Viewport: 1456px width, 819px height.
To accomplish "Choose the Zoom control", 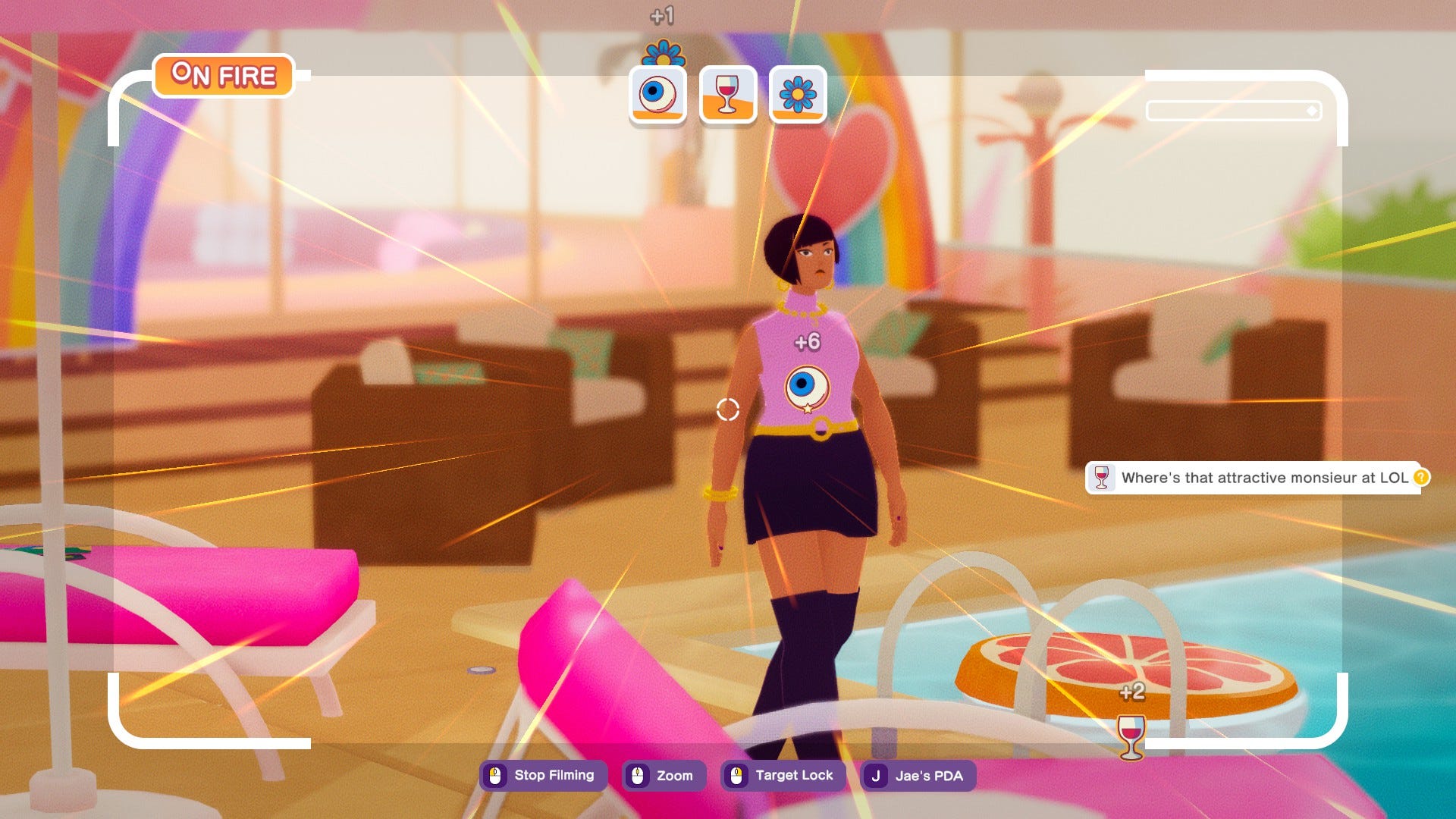I will (664, 775).
